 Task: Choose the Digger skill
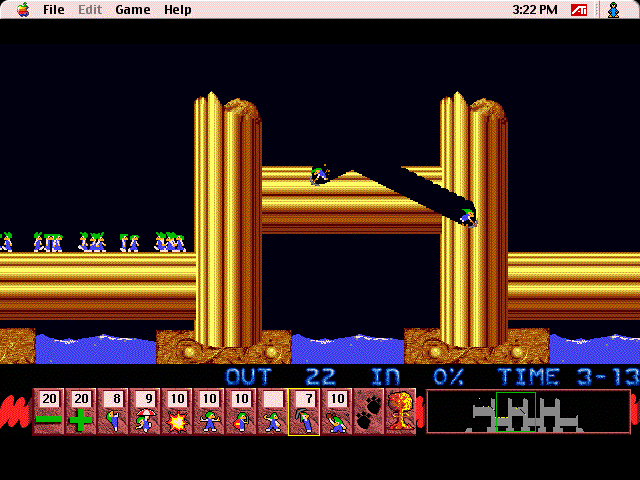[336, 412]
